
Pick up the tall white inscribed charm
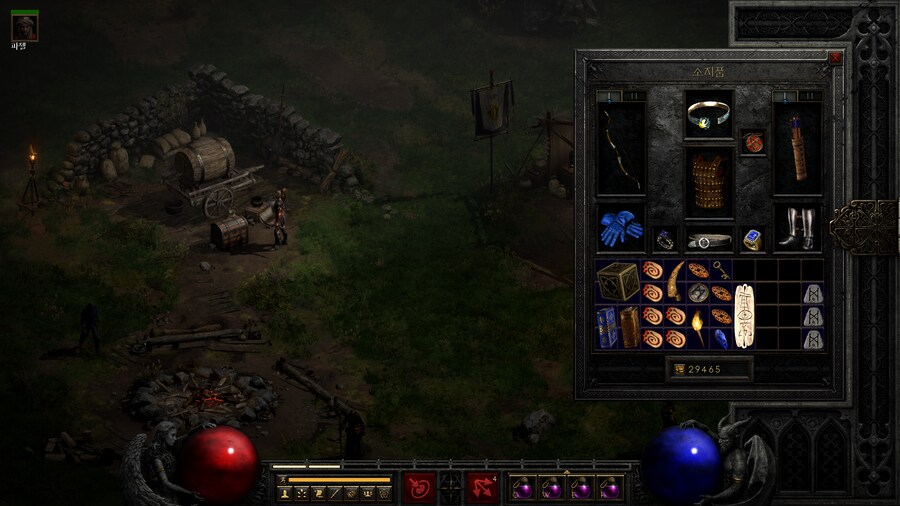[x=743, y=315]
